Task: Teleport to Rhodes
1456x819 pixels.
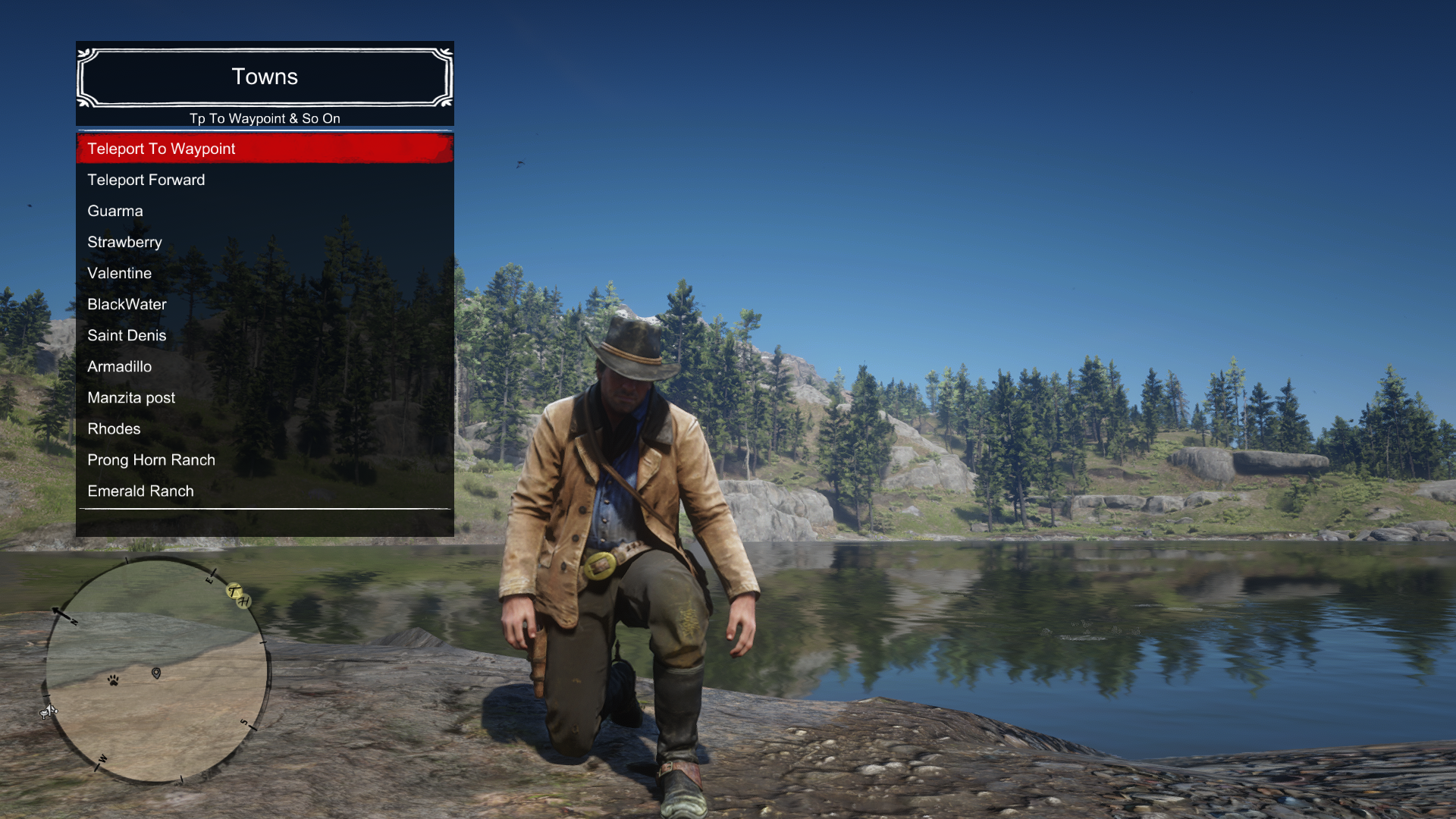Action: (265, 428)
